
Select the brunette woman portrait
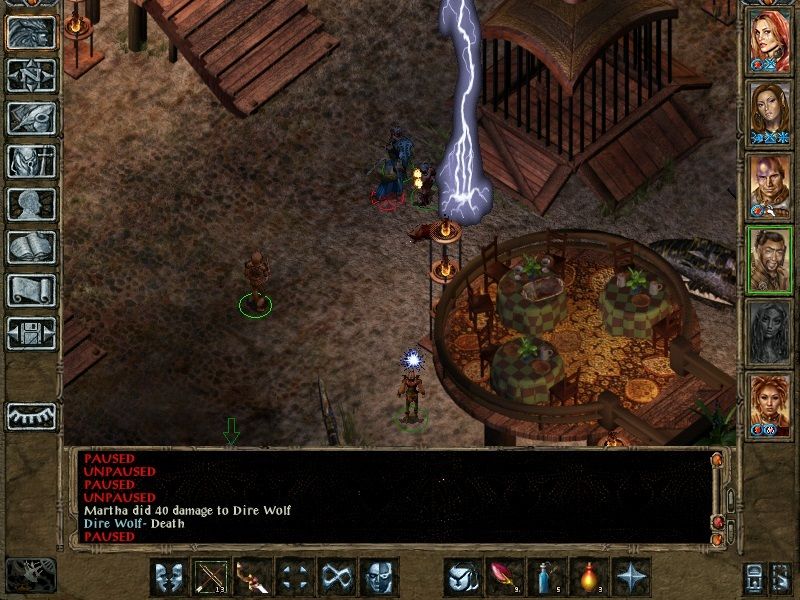[x=769, y=113]
